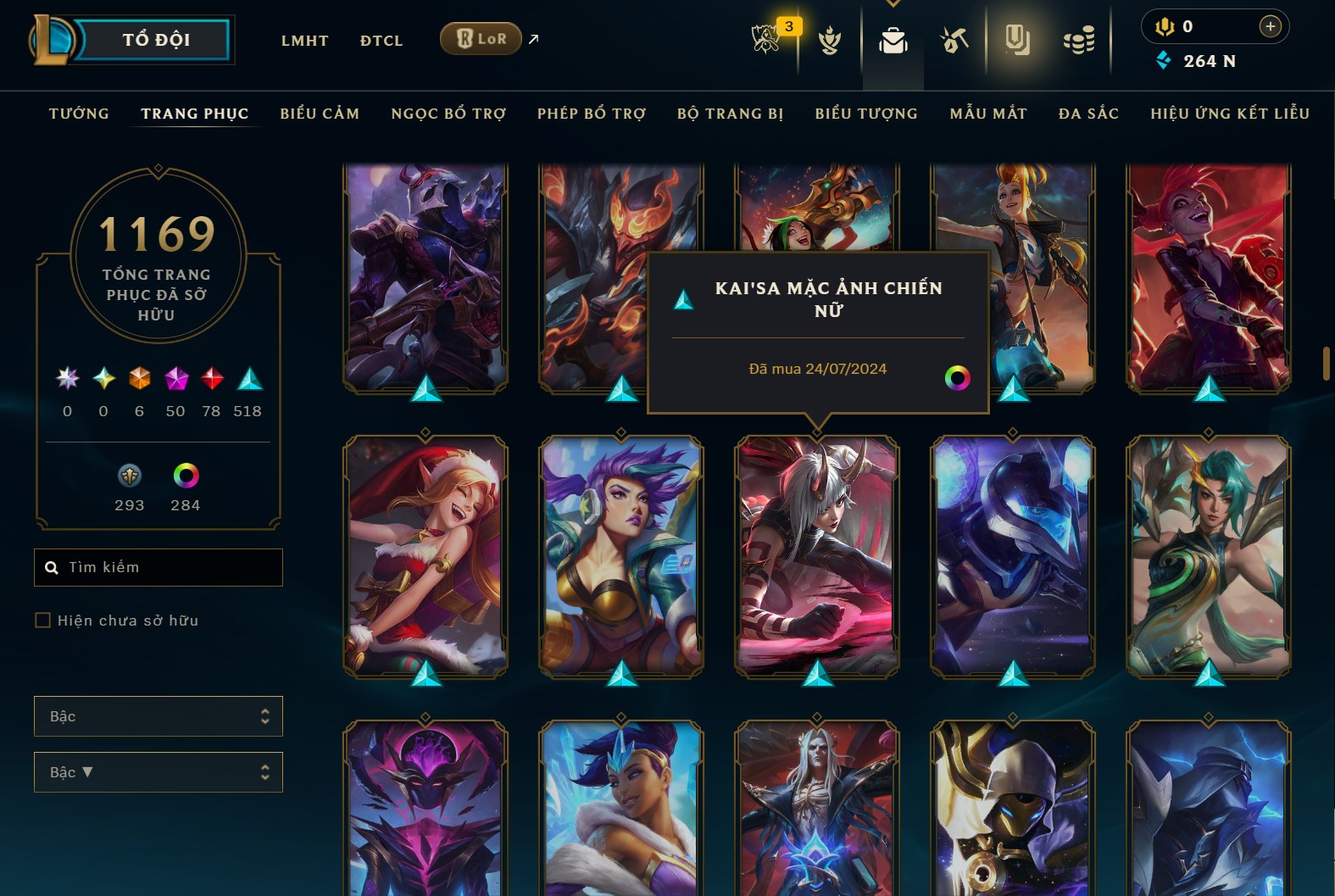Screen dimensions: 1335x896
Task: Open Legends of Runeterra via LoR button
Action: click(481, 38)
